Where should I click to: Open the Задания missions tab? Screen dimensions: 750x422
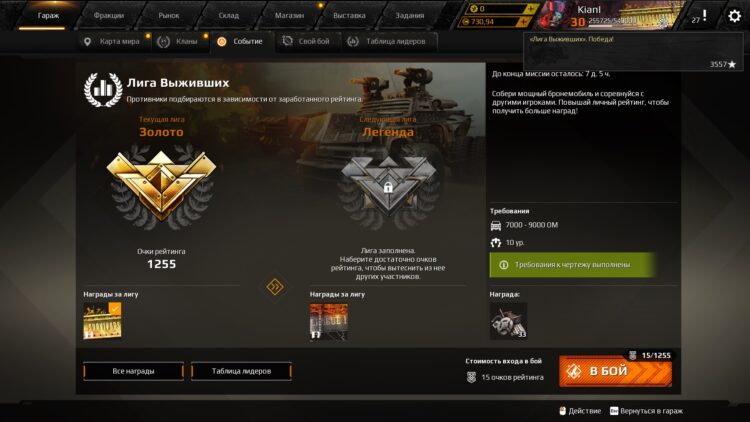pyautogui.click(x=409, y=16)
